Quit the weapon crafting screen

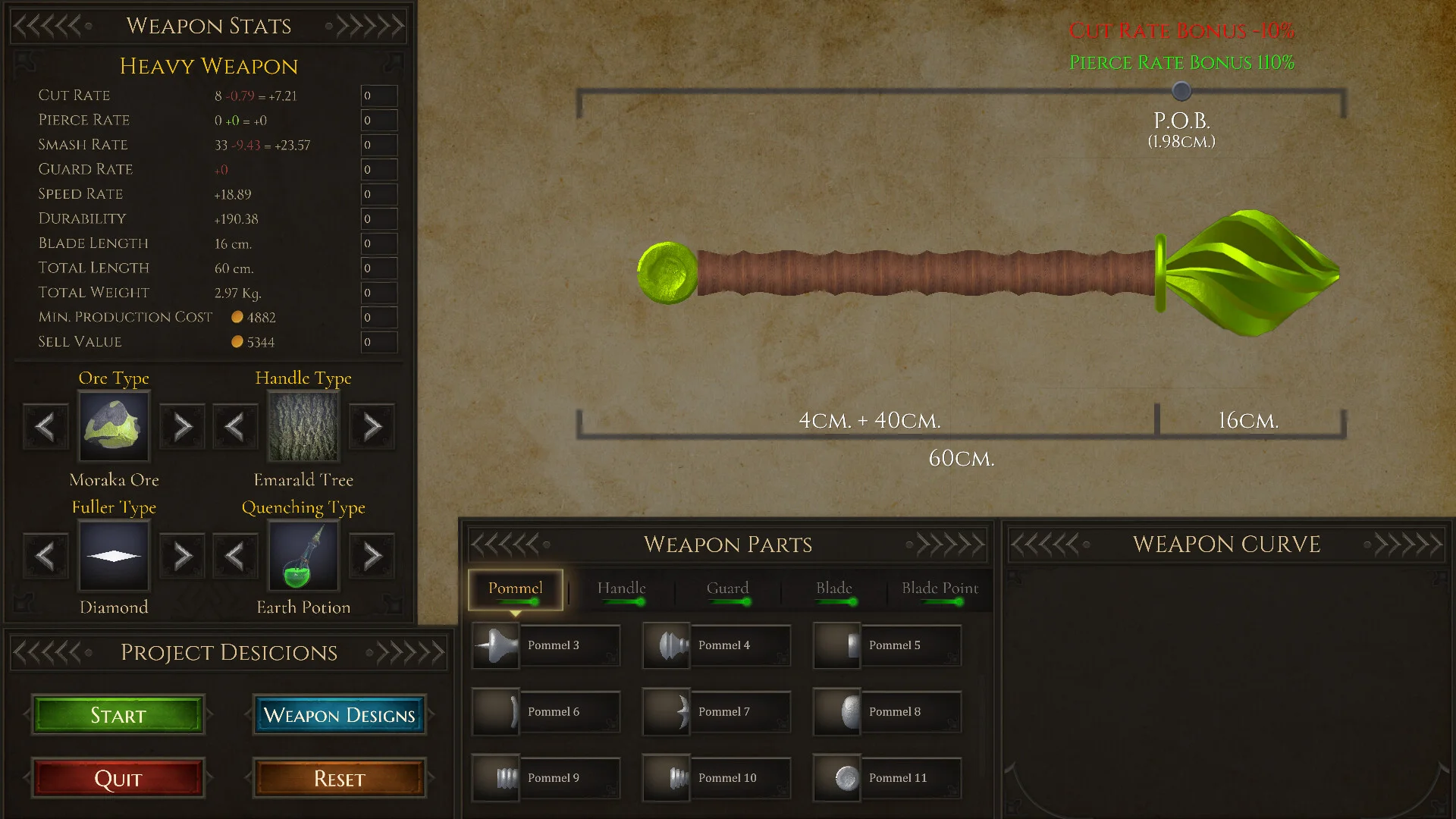[118, 779]
